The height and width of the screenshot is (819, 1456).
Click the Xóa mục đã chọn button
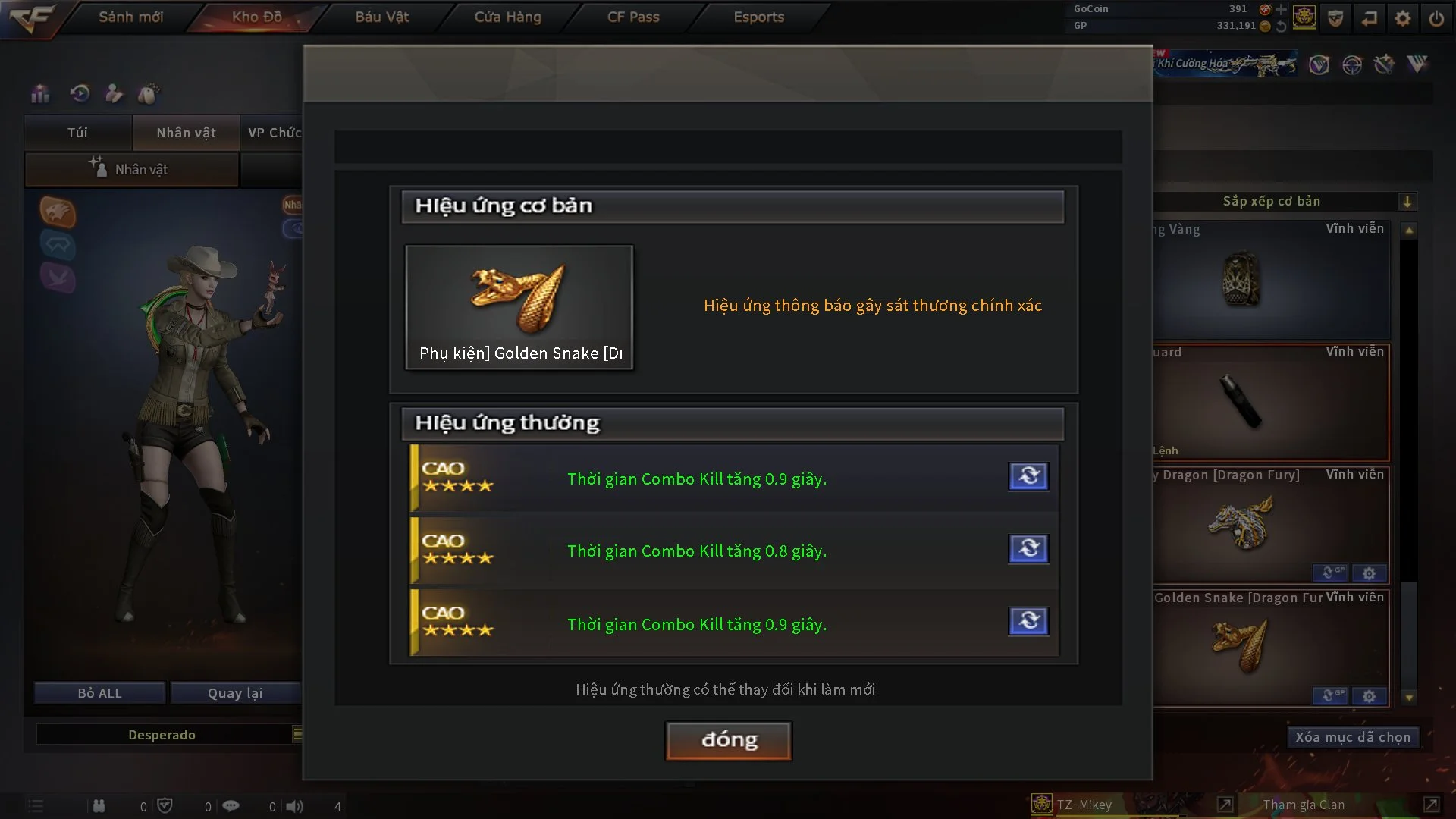click(x=1353, y=736)
